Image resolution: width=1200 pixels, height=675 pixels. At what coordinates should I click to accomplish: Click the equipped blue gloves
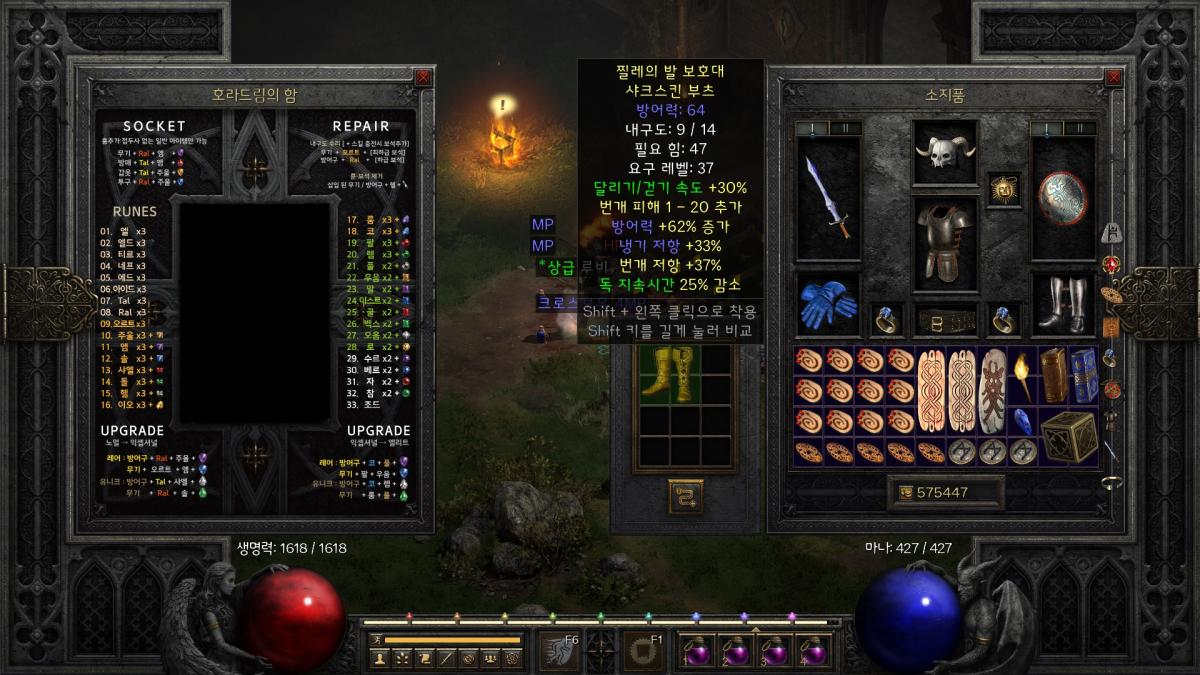(x=828, y=304)
